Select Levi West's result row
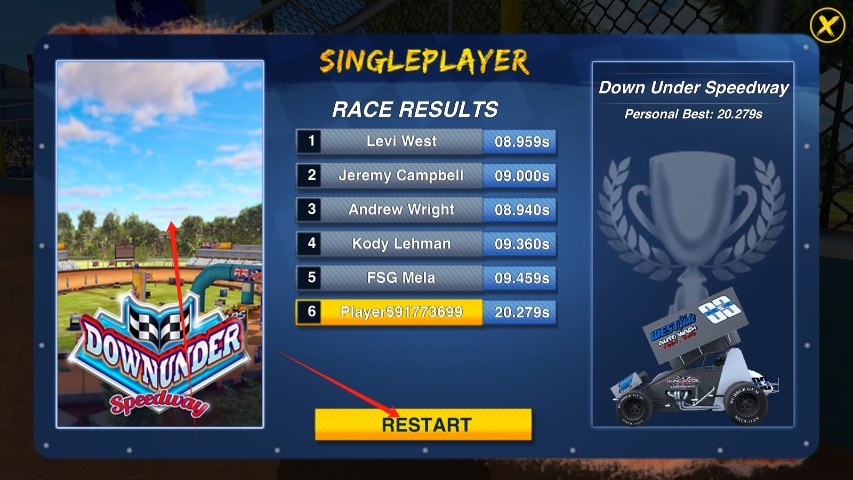This screenshot has height=480, width=853. coord(426,141)
